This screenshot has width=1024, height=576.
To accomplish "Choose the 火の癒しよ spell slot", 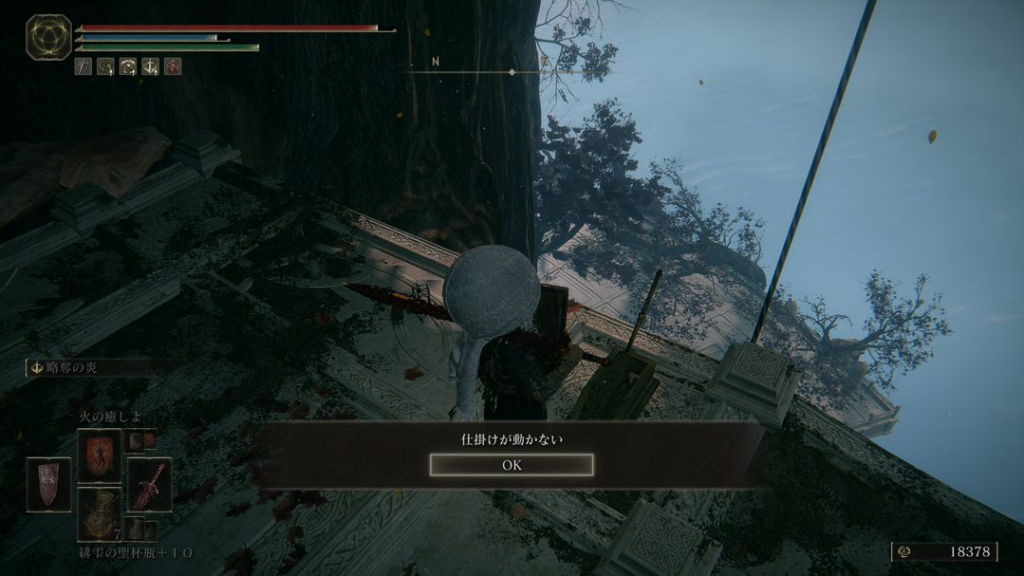I will click(x=99, y=453).
